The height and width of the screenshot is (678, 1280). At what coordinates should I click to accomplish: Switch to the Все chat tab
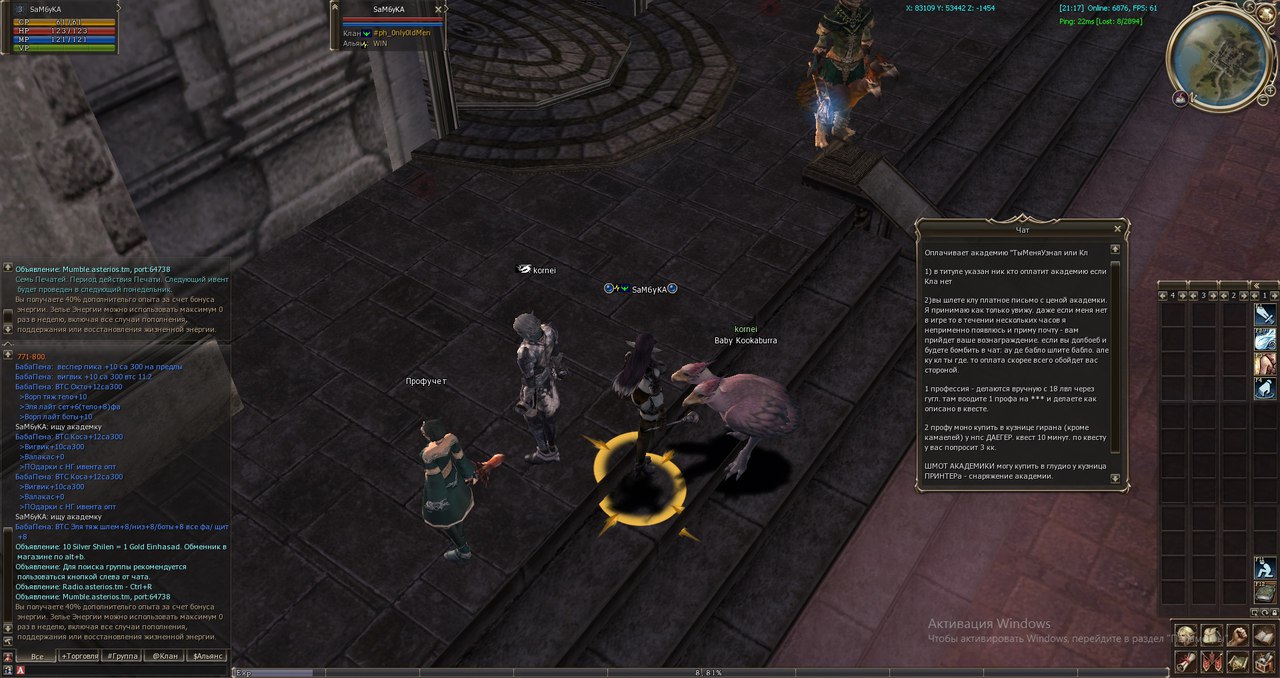pyautogui.click(x=36, y=656)
